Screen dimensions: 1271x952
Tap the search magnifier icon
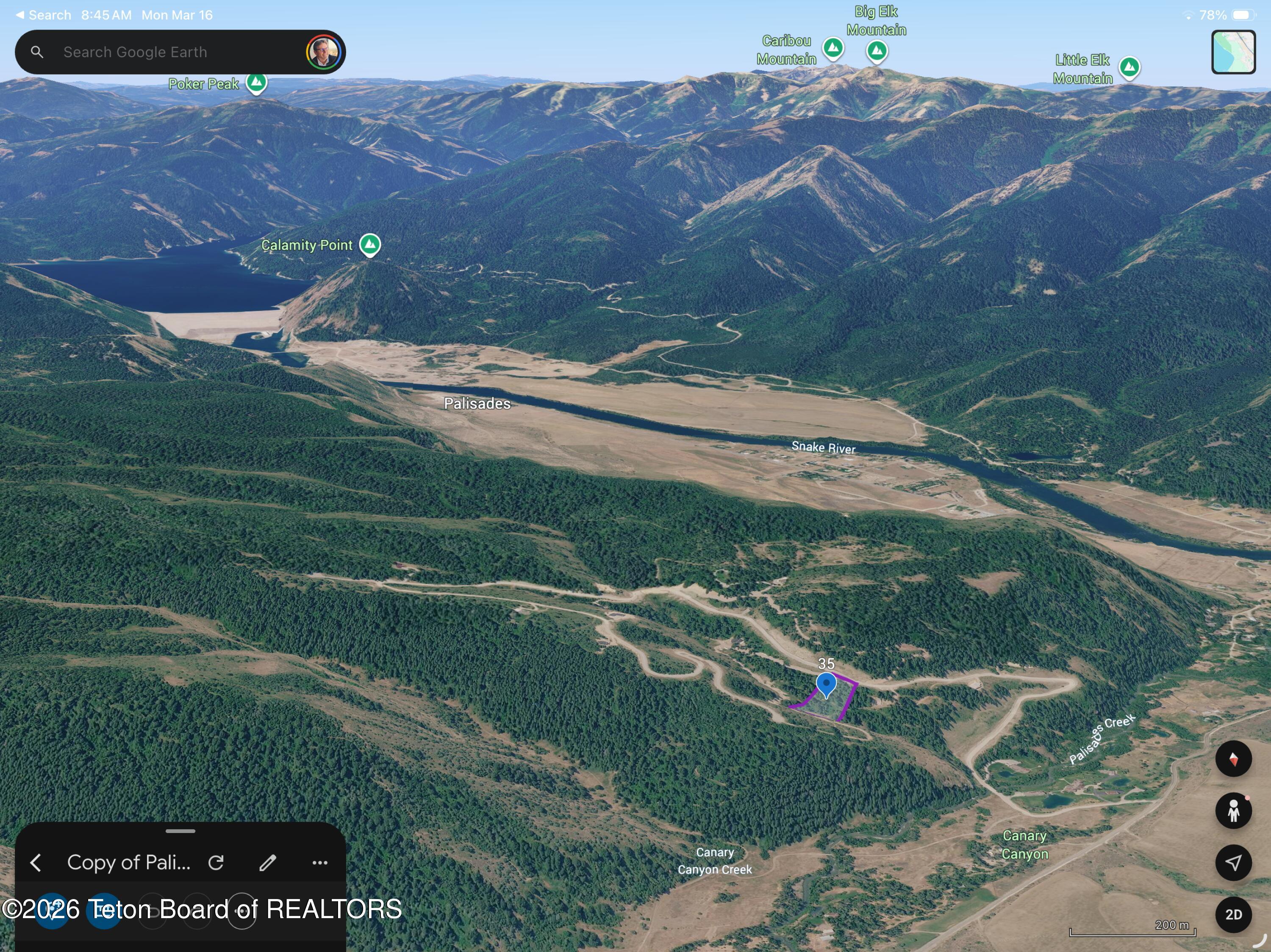point(37,52)
